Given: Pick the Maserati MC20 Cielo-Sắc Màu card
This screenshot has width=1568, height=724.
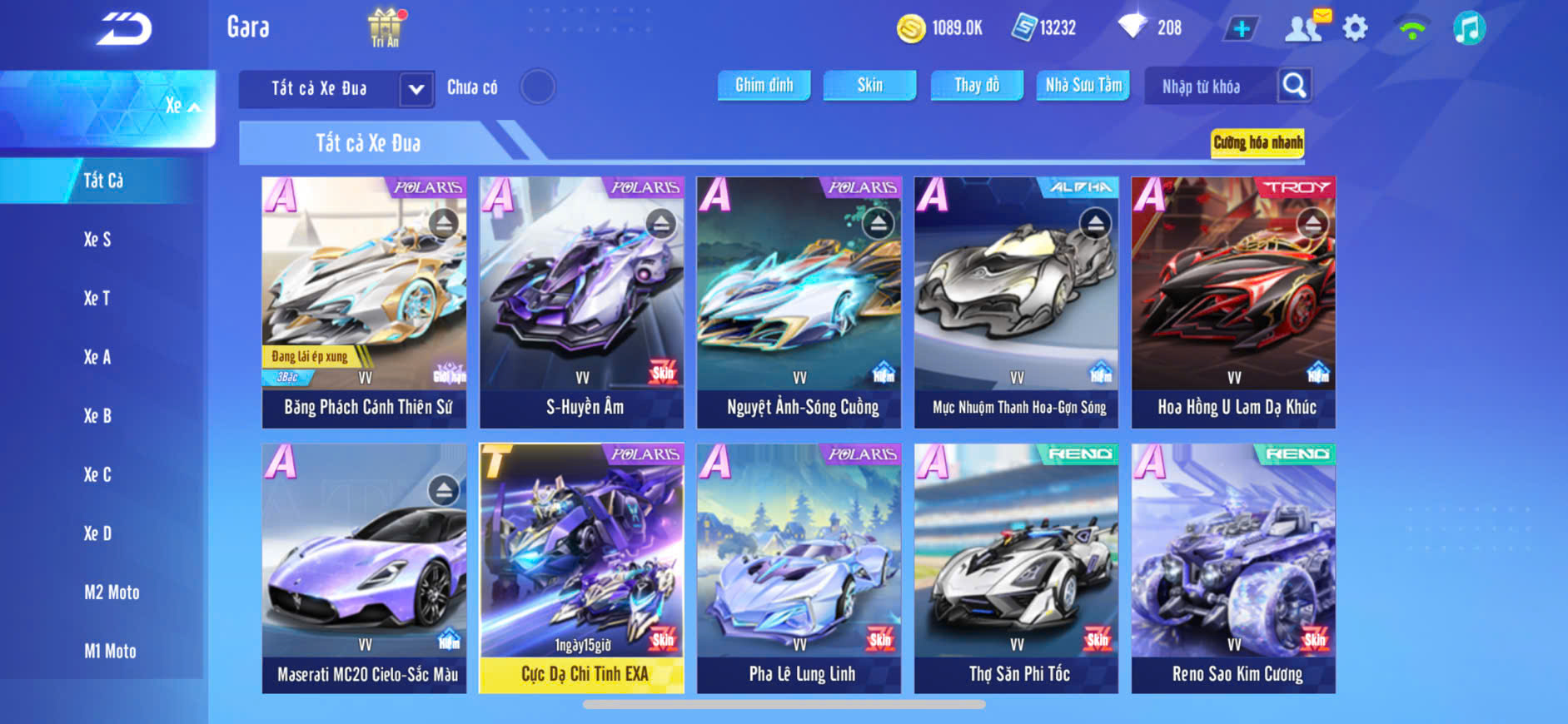Looking at the screenshot, I should (x=365, y=568).
